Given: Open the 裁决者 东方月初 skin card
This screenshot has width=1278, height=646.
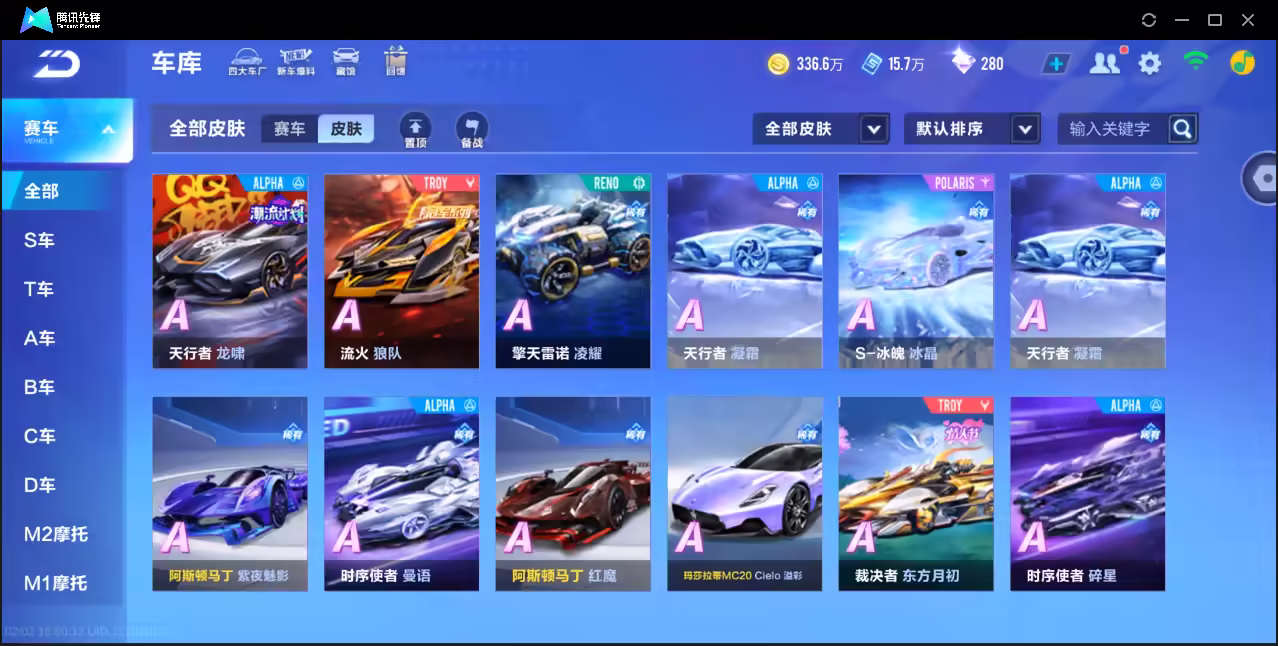Looking at the screenshot, I should 916,493.
